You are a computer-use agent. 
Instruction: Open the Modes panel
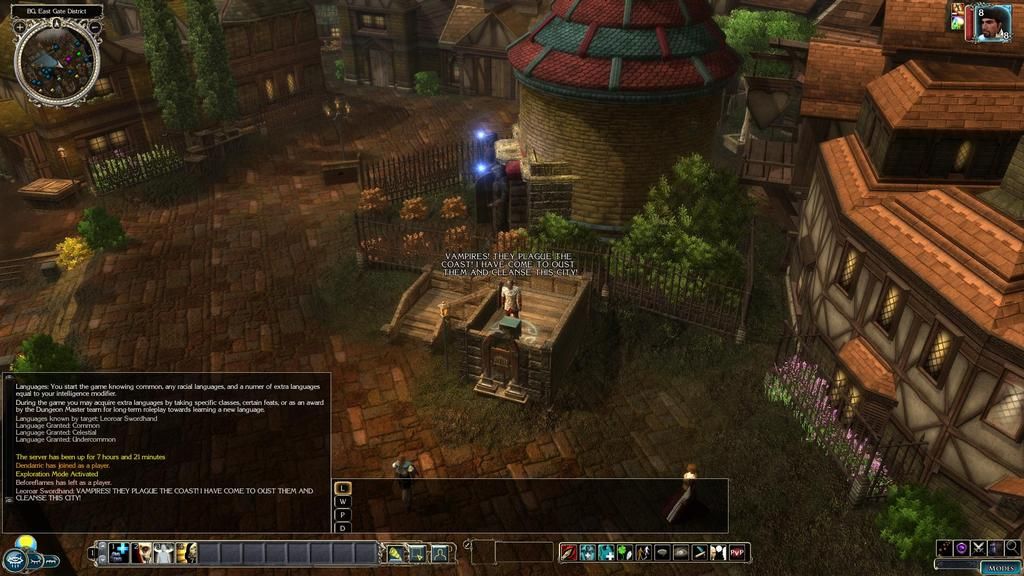point(999,567)
